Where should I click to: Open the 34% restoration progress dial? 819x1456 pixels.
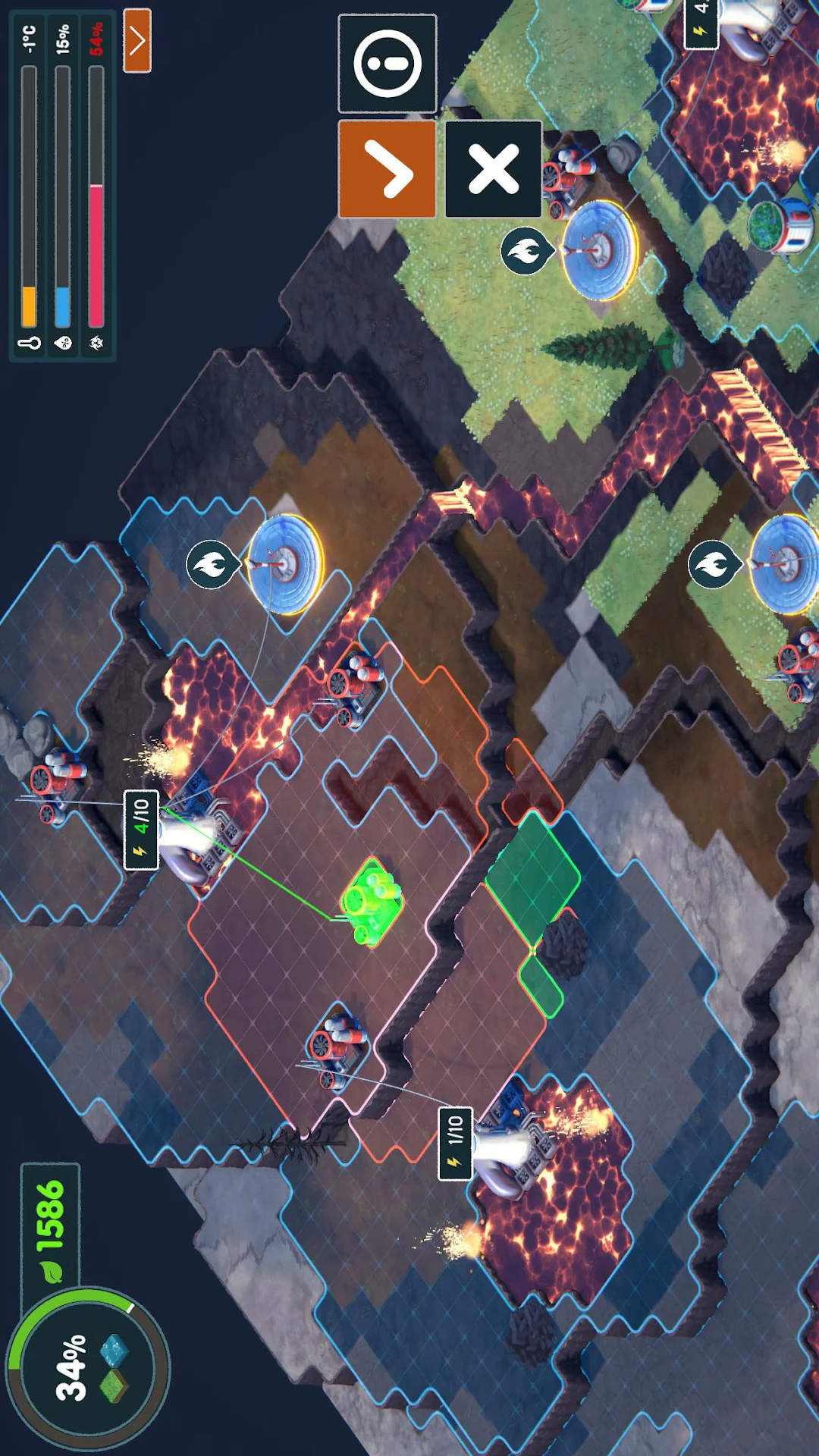(87, 1369)
